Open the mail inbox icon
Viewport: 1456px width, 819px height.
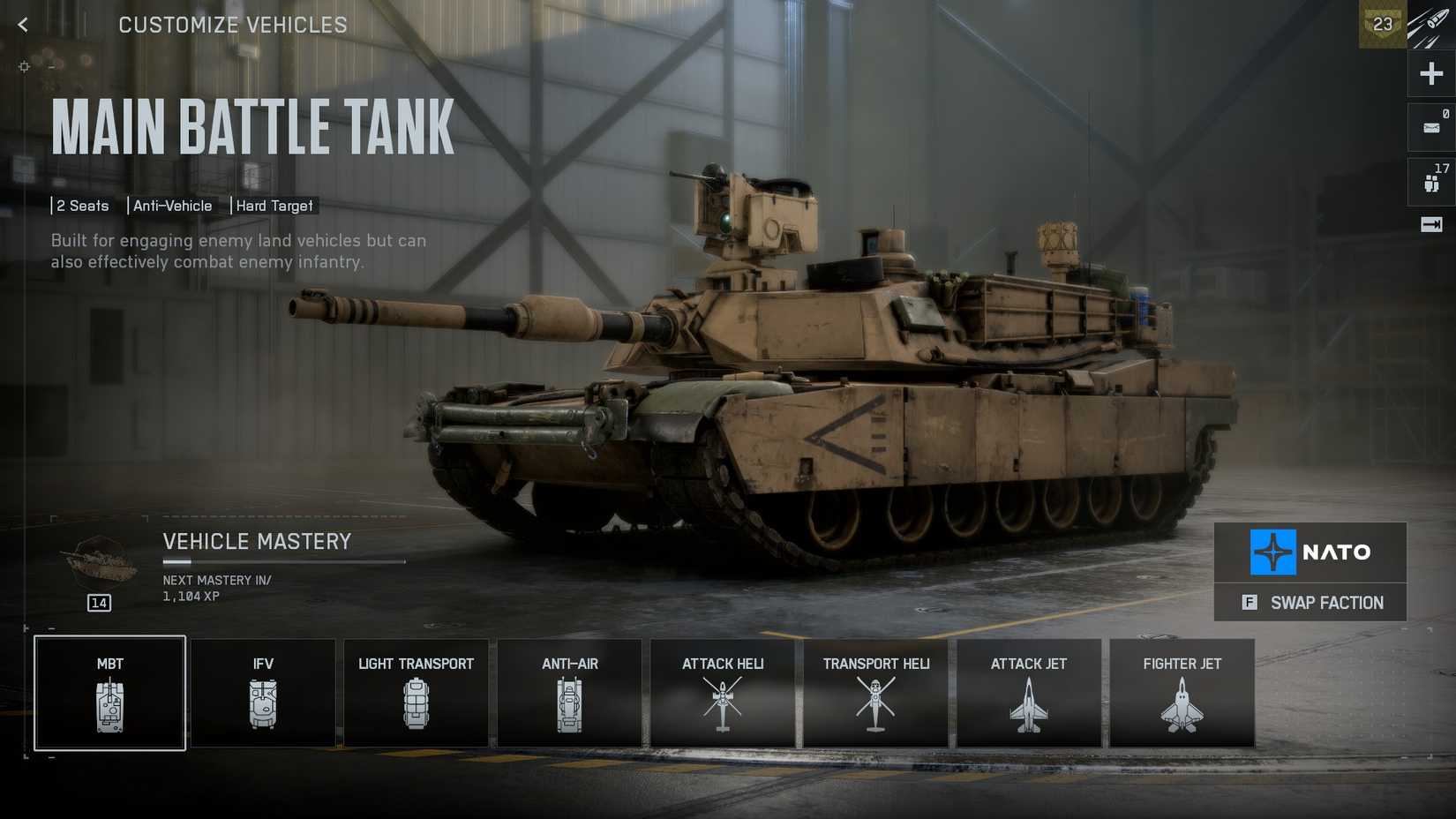[x=1430, y=126]
